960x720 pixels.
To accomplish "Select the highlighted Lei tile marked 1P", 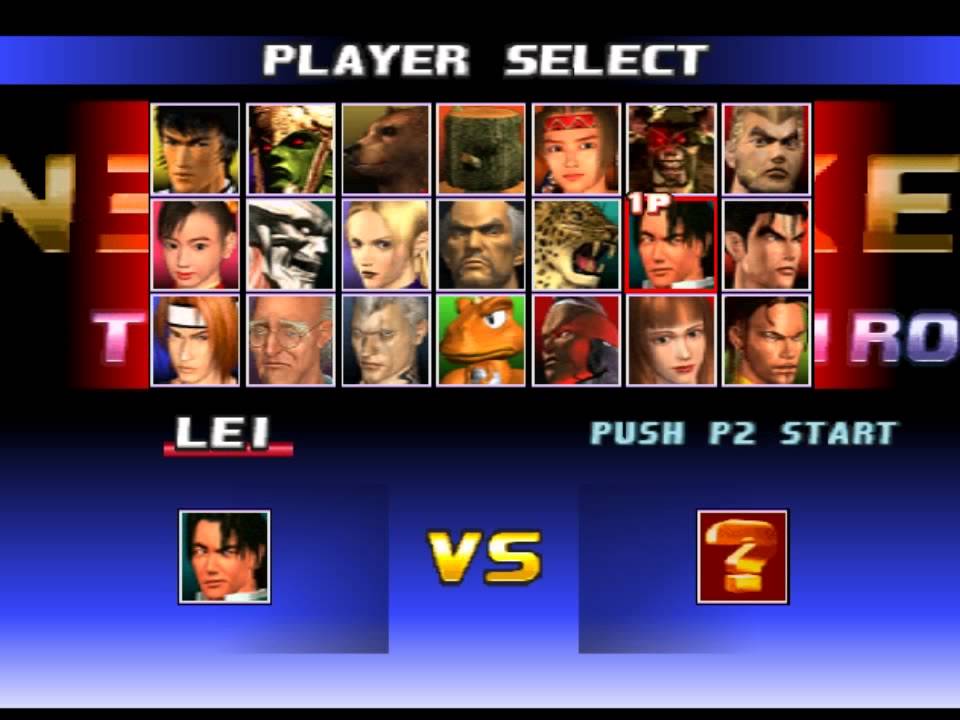I will tap(671, 244).
